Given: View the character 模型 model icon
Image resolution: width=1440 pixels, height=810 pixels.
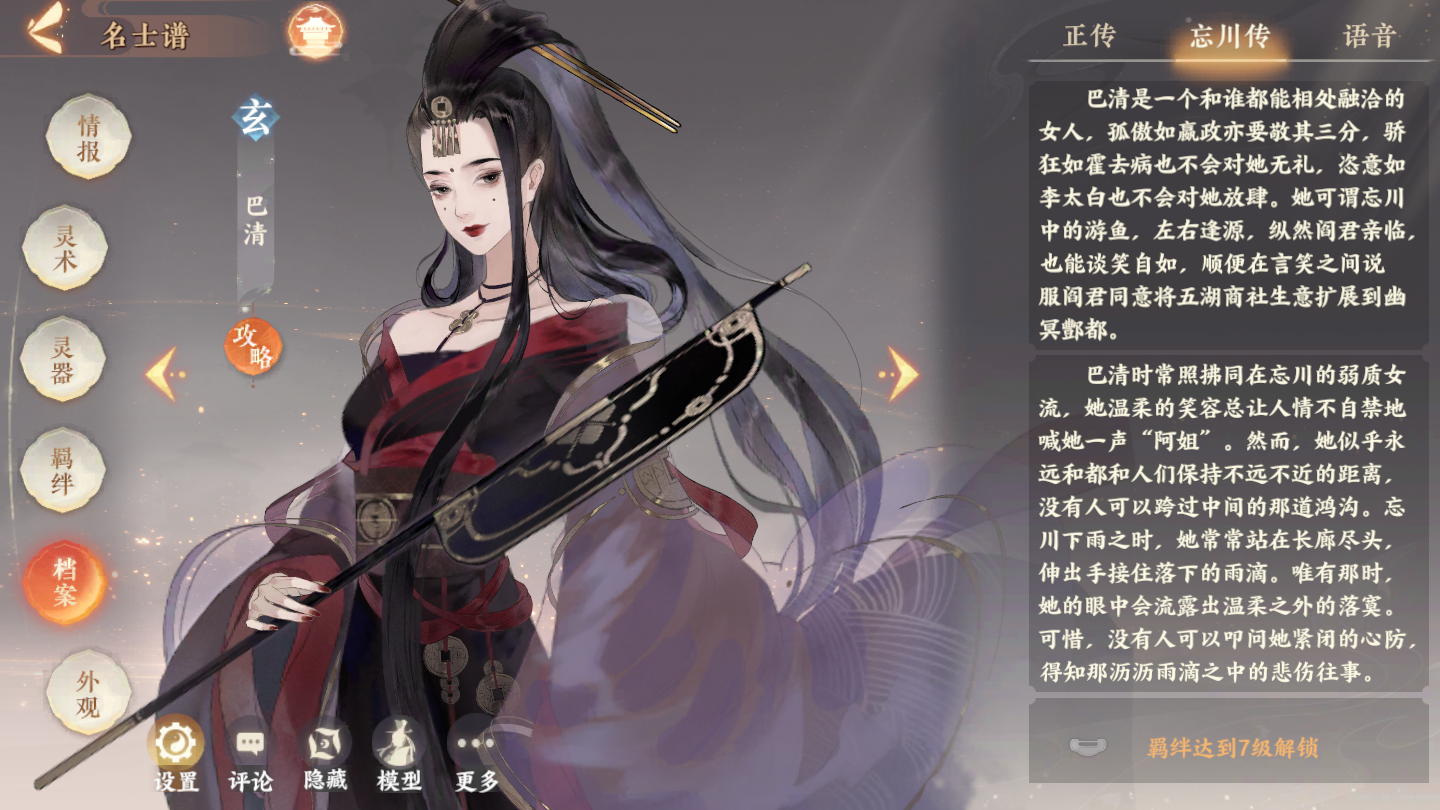Looking at the screenshot, I should 397,745.
